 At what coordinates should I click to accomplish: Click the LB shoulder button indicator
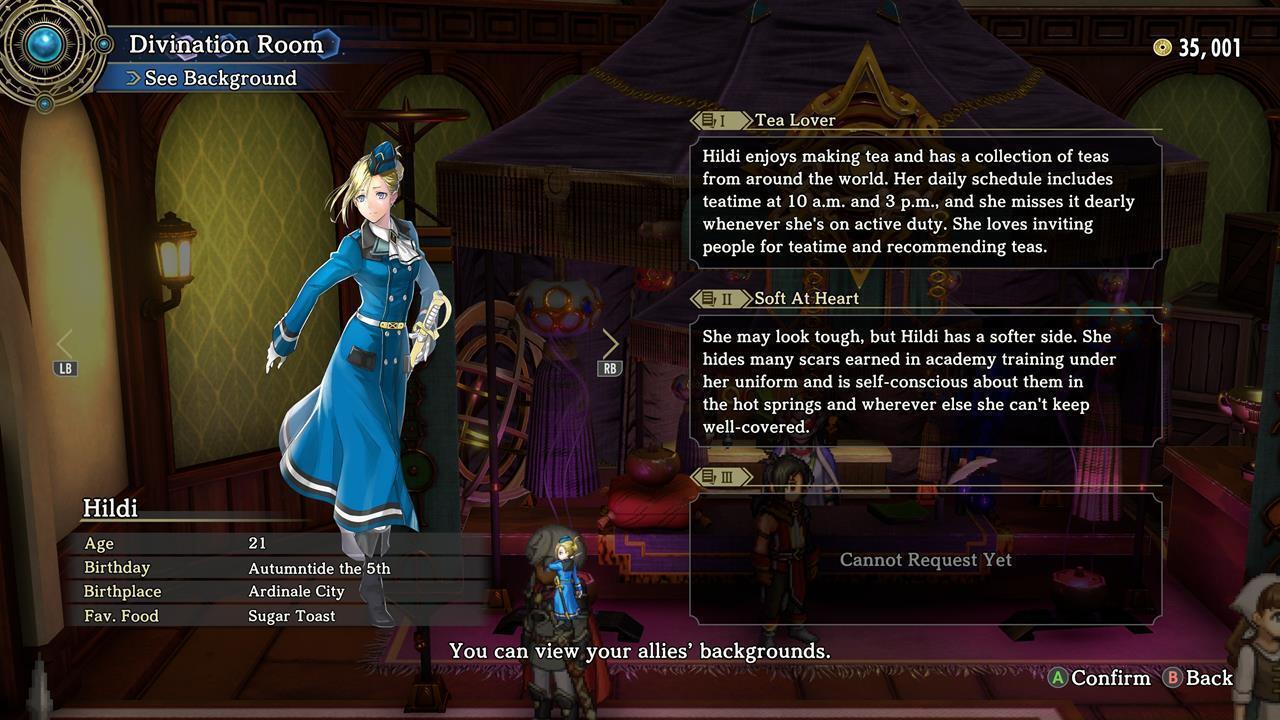[65, 368]
